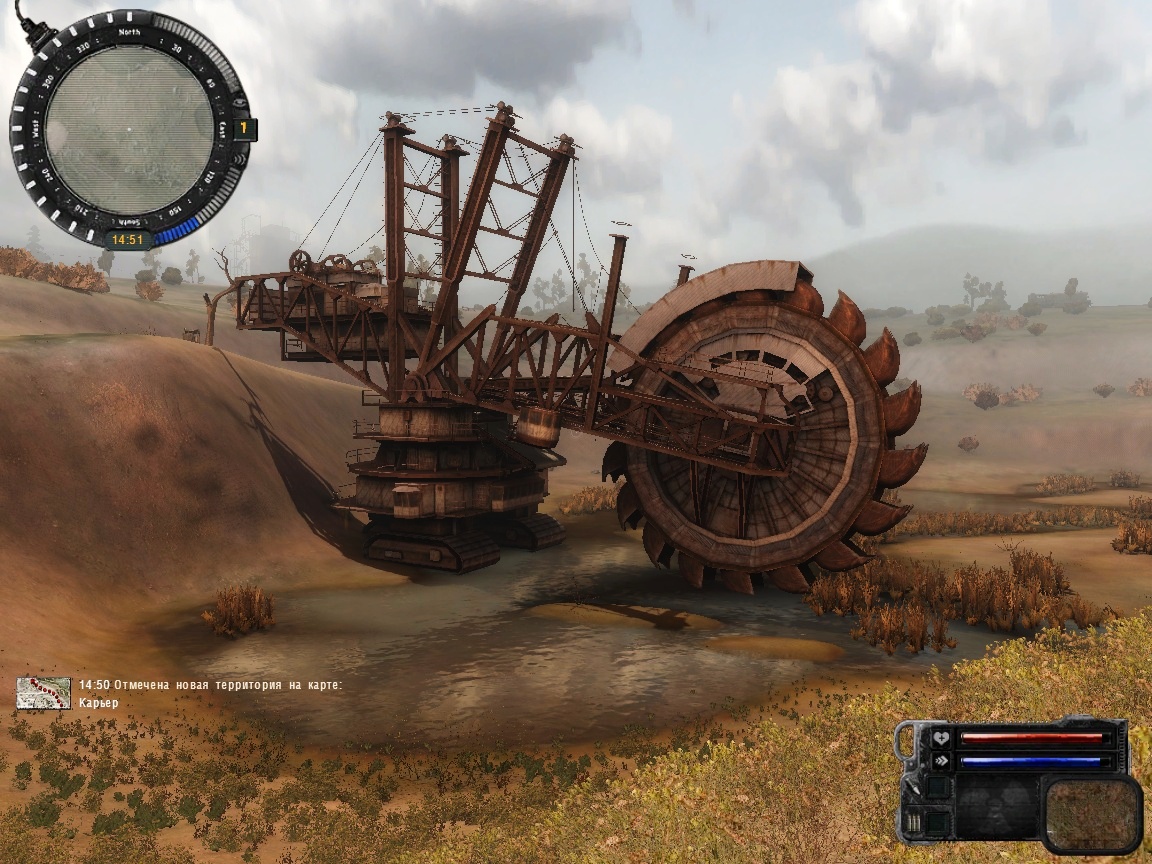Select the stamina chevrons icon
Viewport: 1152px width, 864px height.
[940, 760]
